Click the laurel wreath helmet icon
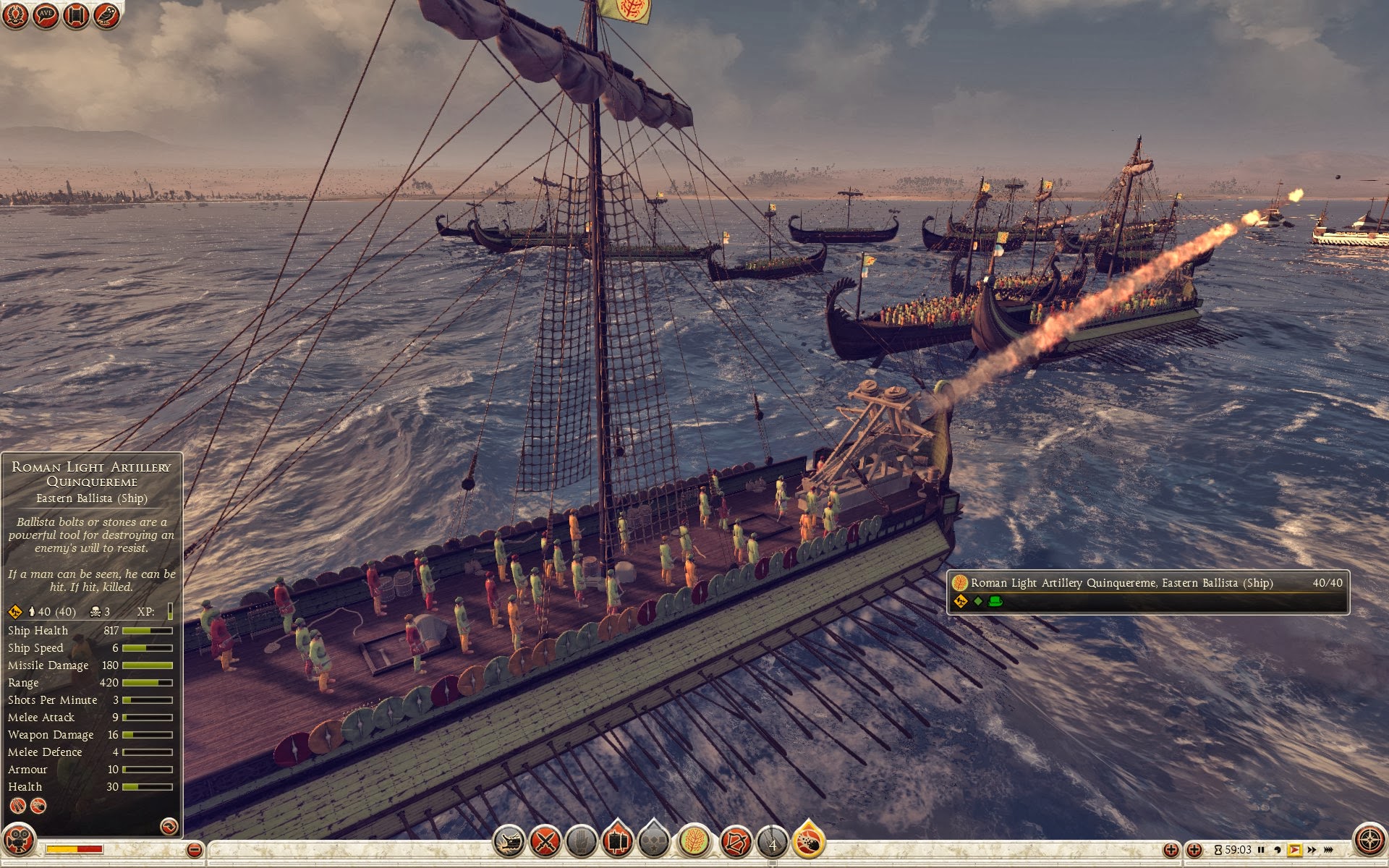This screenshot has width=1389, height=868. (x=15, y=15)
